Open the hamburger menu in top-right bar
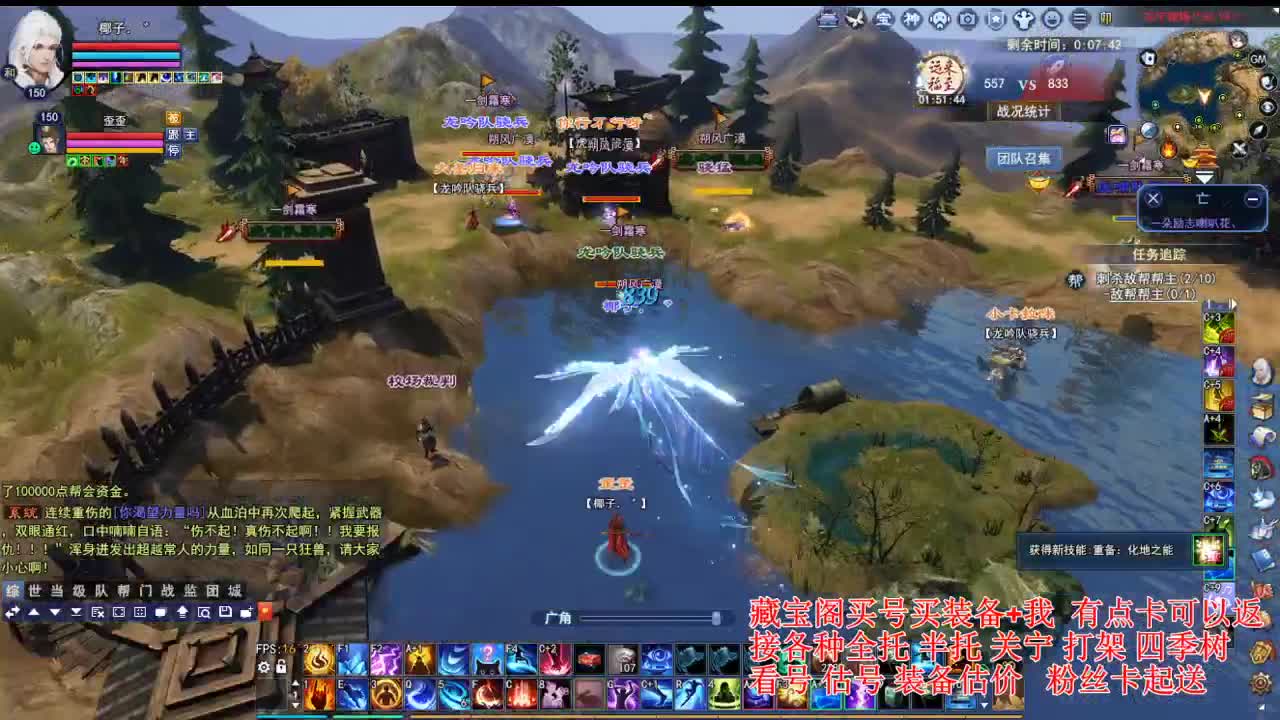 click(1080, 18)
